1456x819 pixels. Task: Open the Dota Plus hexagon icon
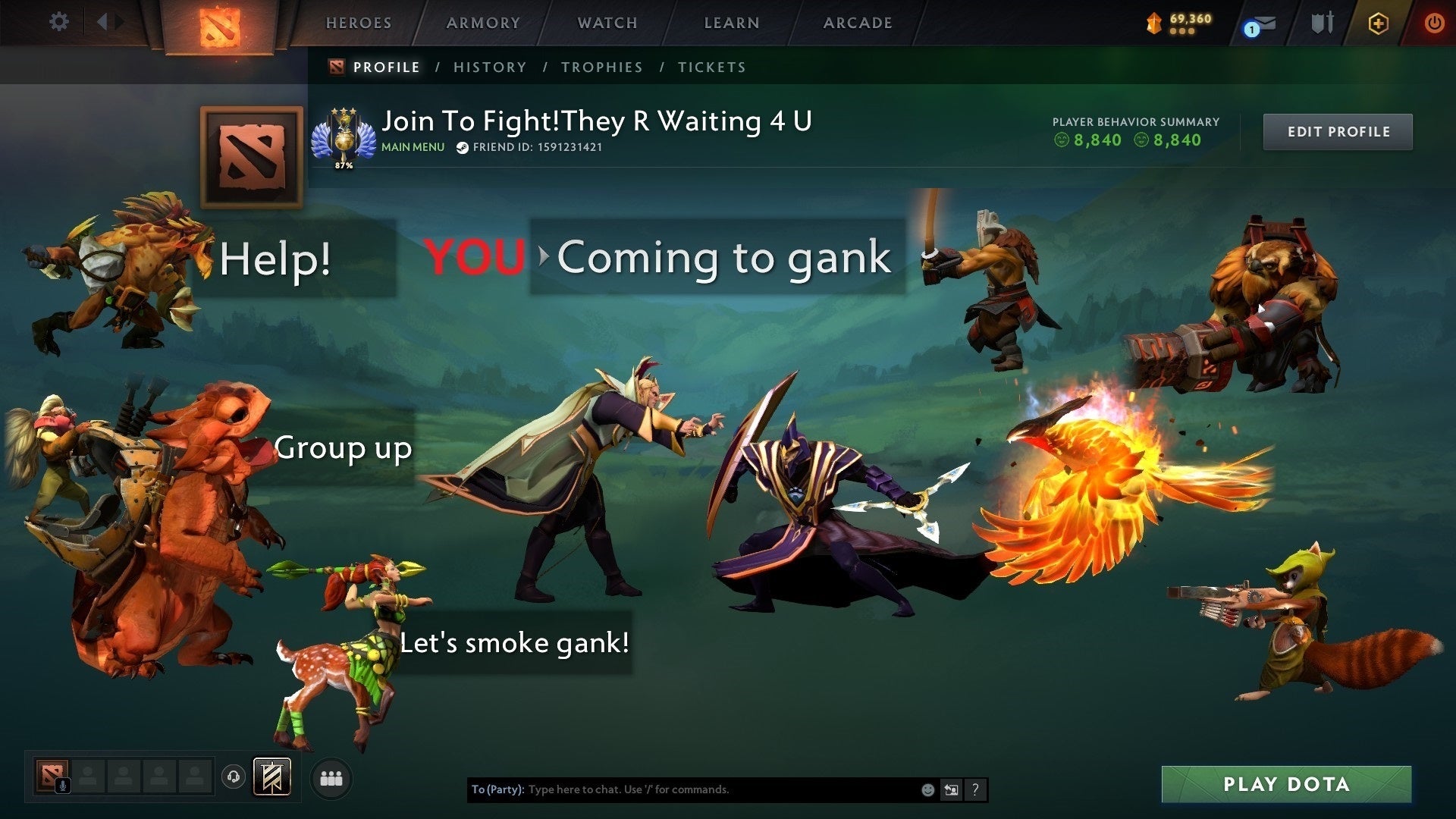(x=1379, y=24)
